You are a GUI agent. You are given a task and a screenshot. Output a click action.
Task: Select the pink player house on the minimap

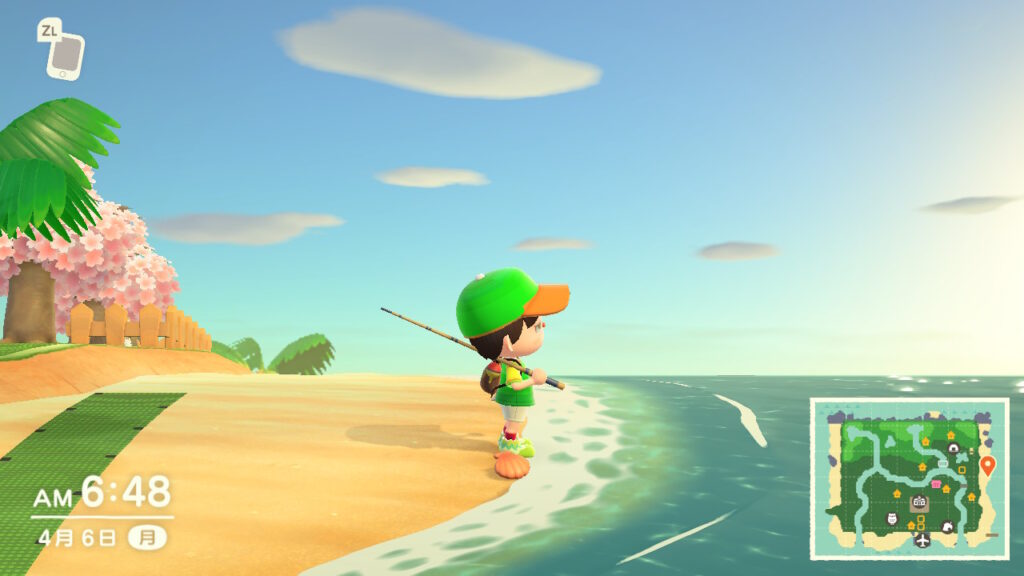click(x=937, y=484)
